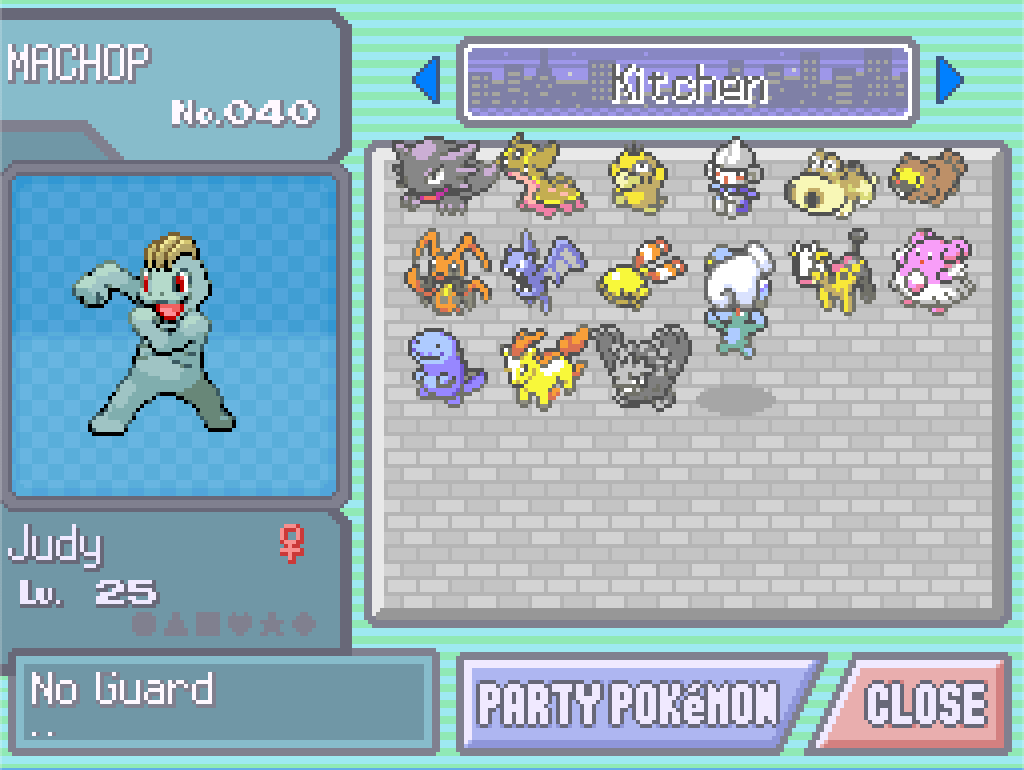
Task: Pick the flaming Ponyta
Action: 544,366
